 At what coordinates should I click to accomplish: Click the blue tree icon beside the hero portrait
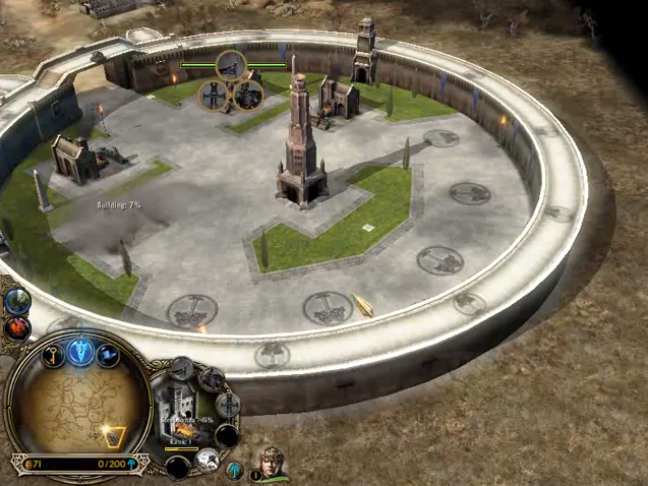coord(234,469)
